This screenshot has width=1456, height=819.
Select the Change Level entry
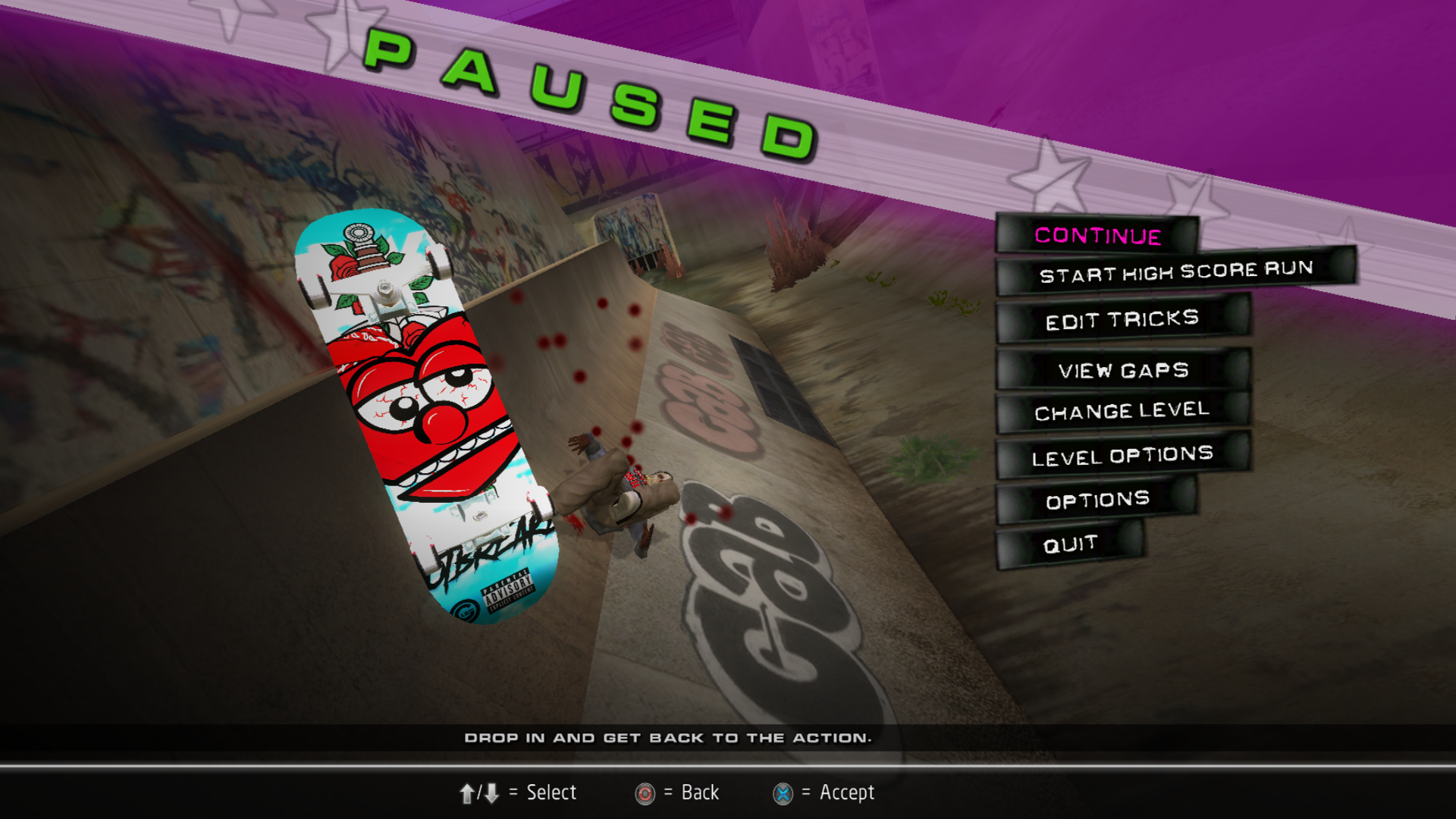coord(1122,412)
